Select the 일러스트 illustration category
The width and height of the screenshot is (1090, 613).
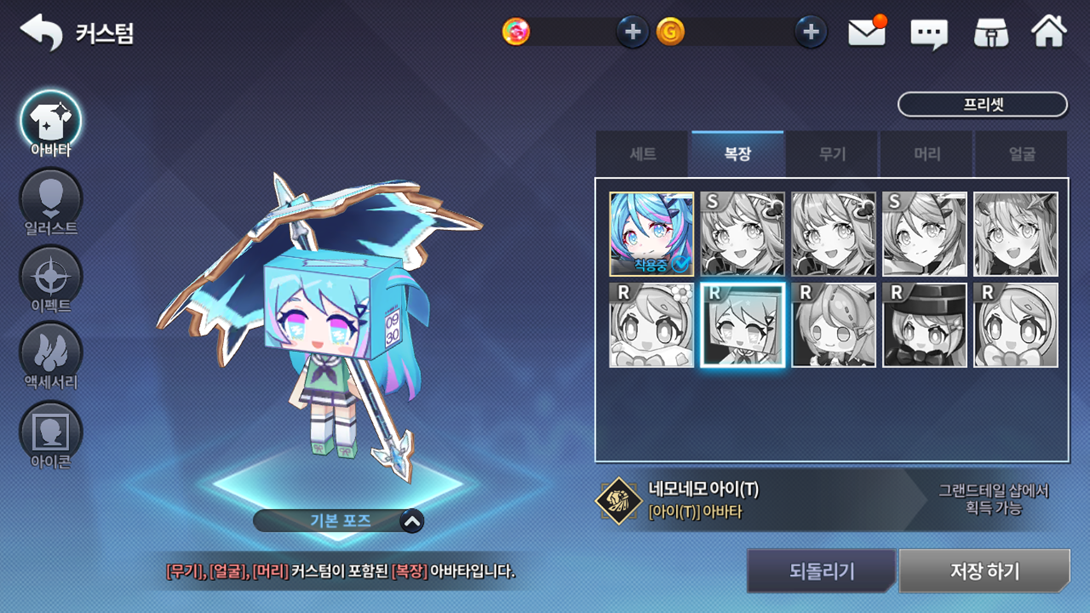point(51,204)
